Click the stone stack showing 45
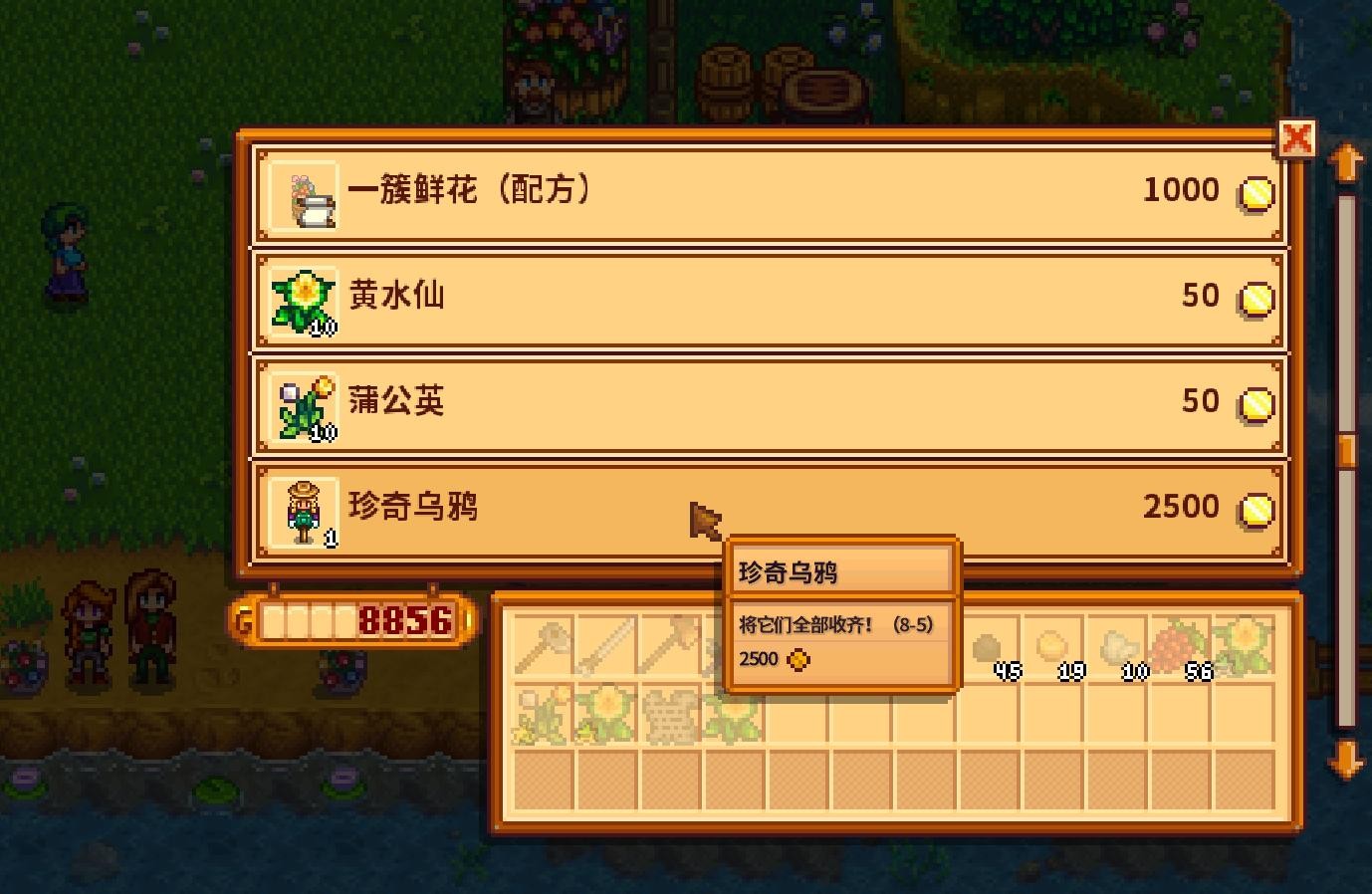The width and height of the screenshot is (1372, 894). [x=993, y=647]
